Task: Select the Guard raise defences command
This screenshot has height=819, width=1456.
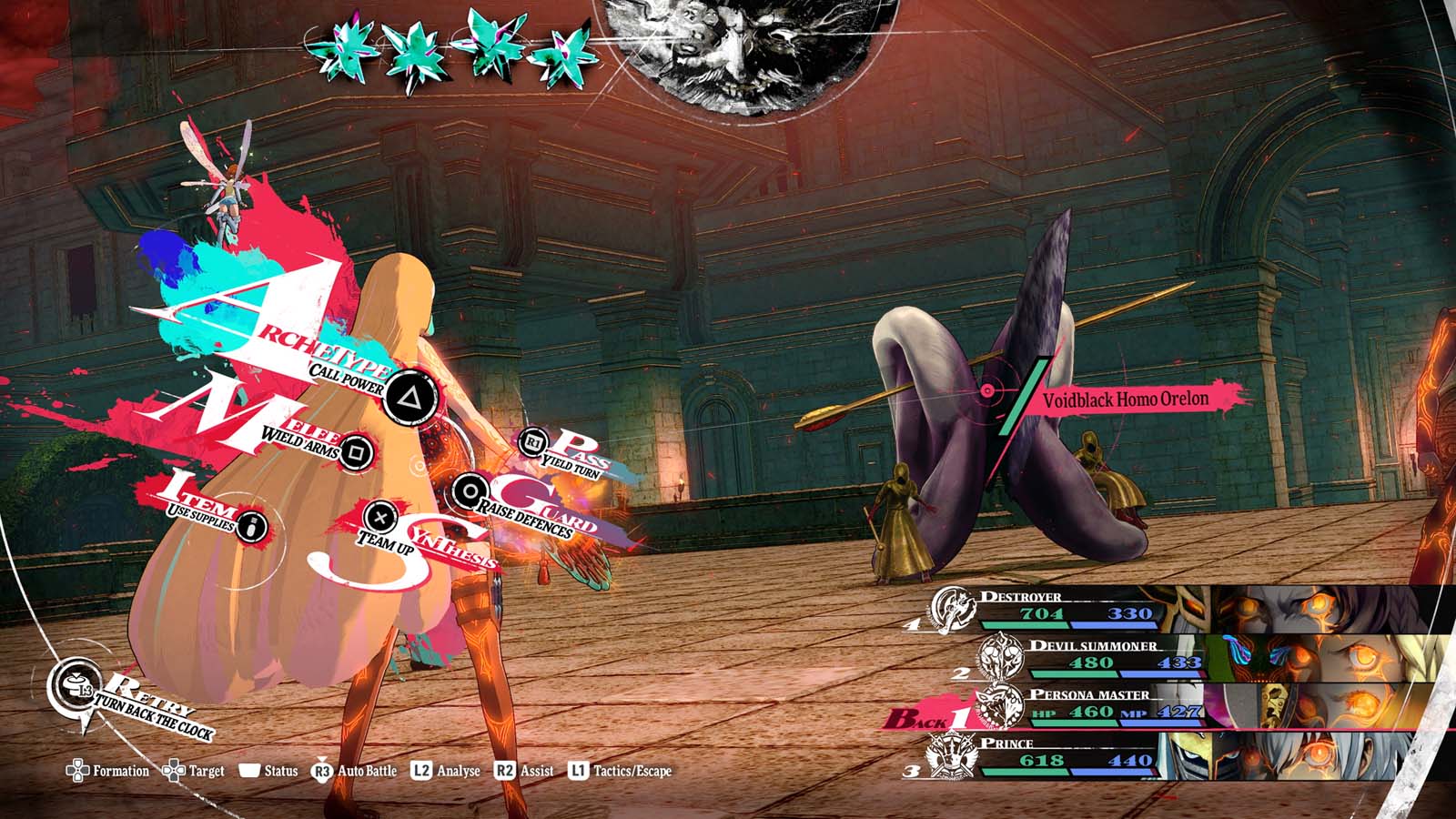Action: click(470, 492)
